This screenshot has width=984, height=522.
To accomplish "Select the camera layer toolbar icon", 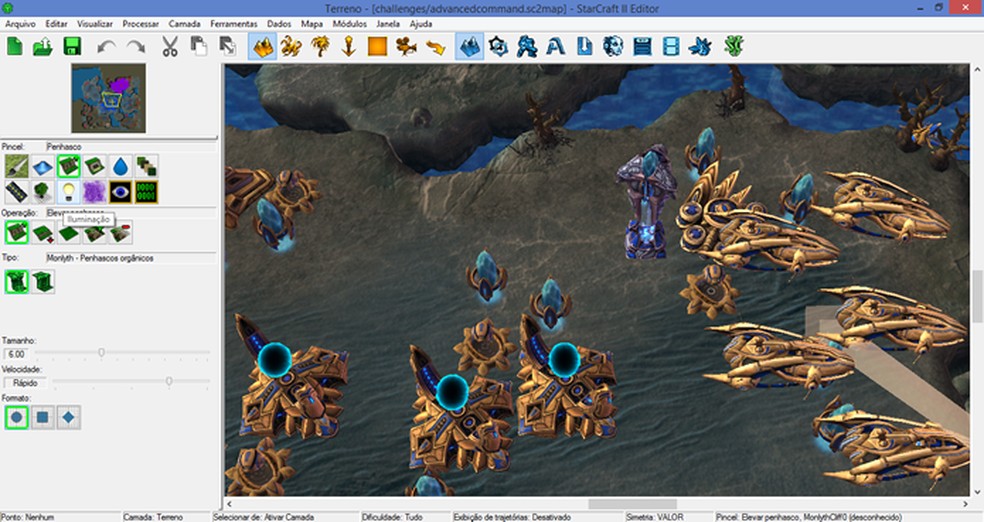I will pos(406,46).
